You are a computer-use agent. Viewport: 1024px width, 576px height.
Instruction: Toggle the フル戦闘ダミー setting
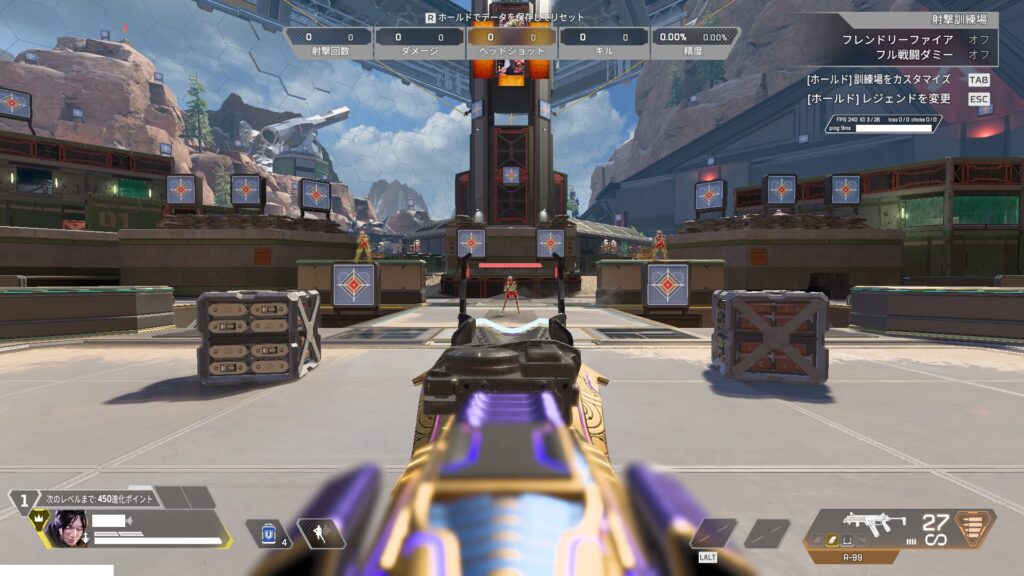pyautogui.click(x=978, y=54)
